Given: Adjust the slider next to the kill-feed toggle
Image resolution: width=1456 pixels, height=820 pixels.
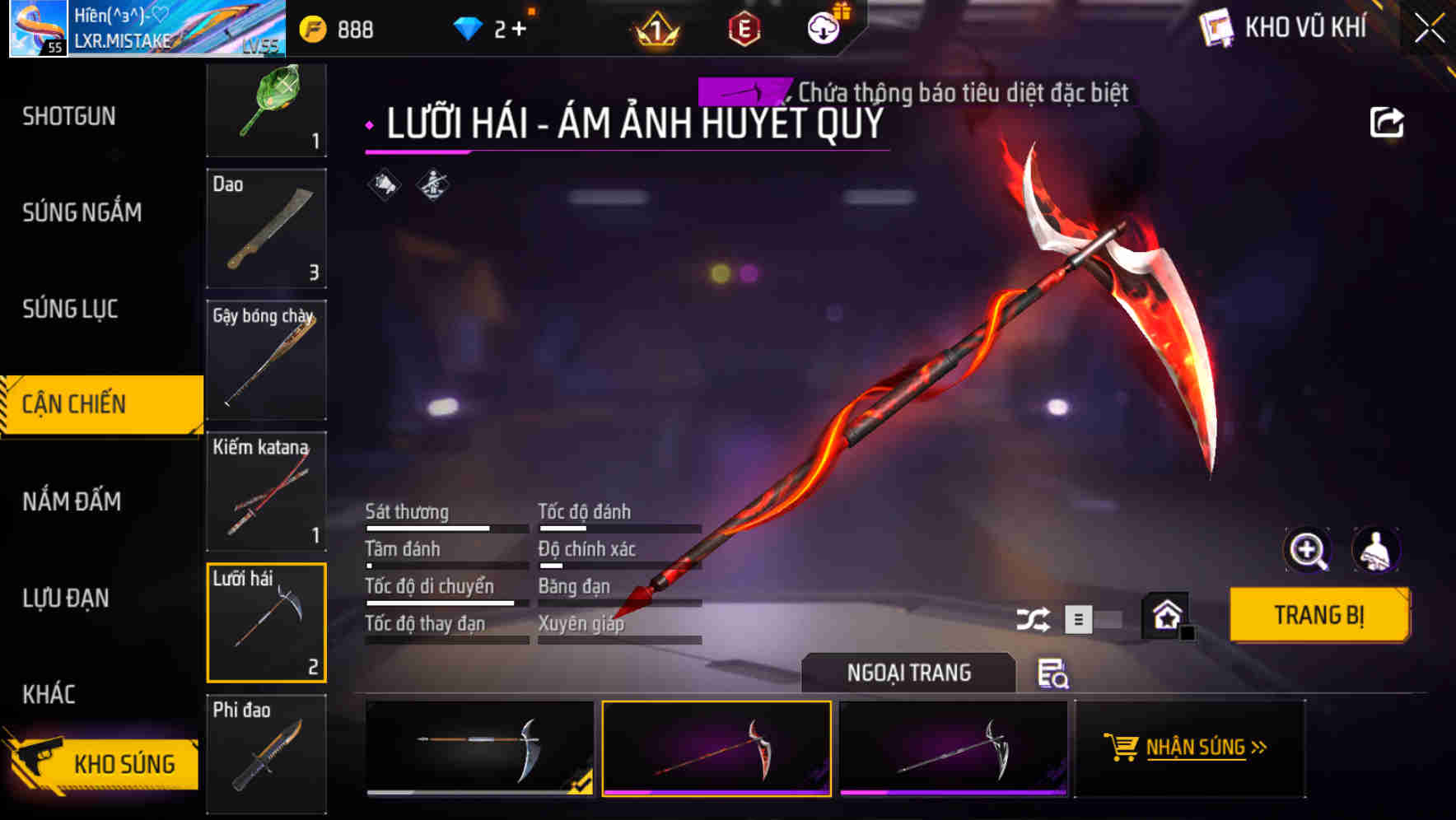Looking at the screenshot, I should [1110, 620].
